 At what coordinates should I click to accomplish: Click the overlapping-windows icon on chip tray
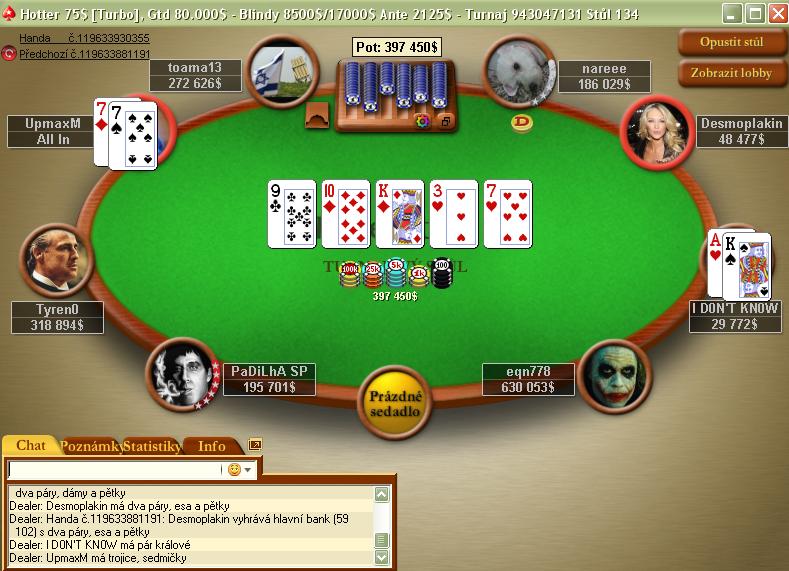445,121
